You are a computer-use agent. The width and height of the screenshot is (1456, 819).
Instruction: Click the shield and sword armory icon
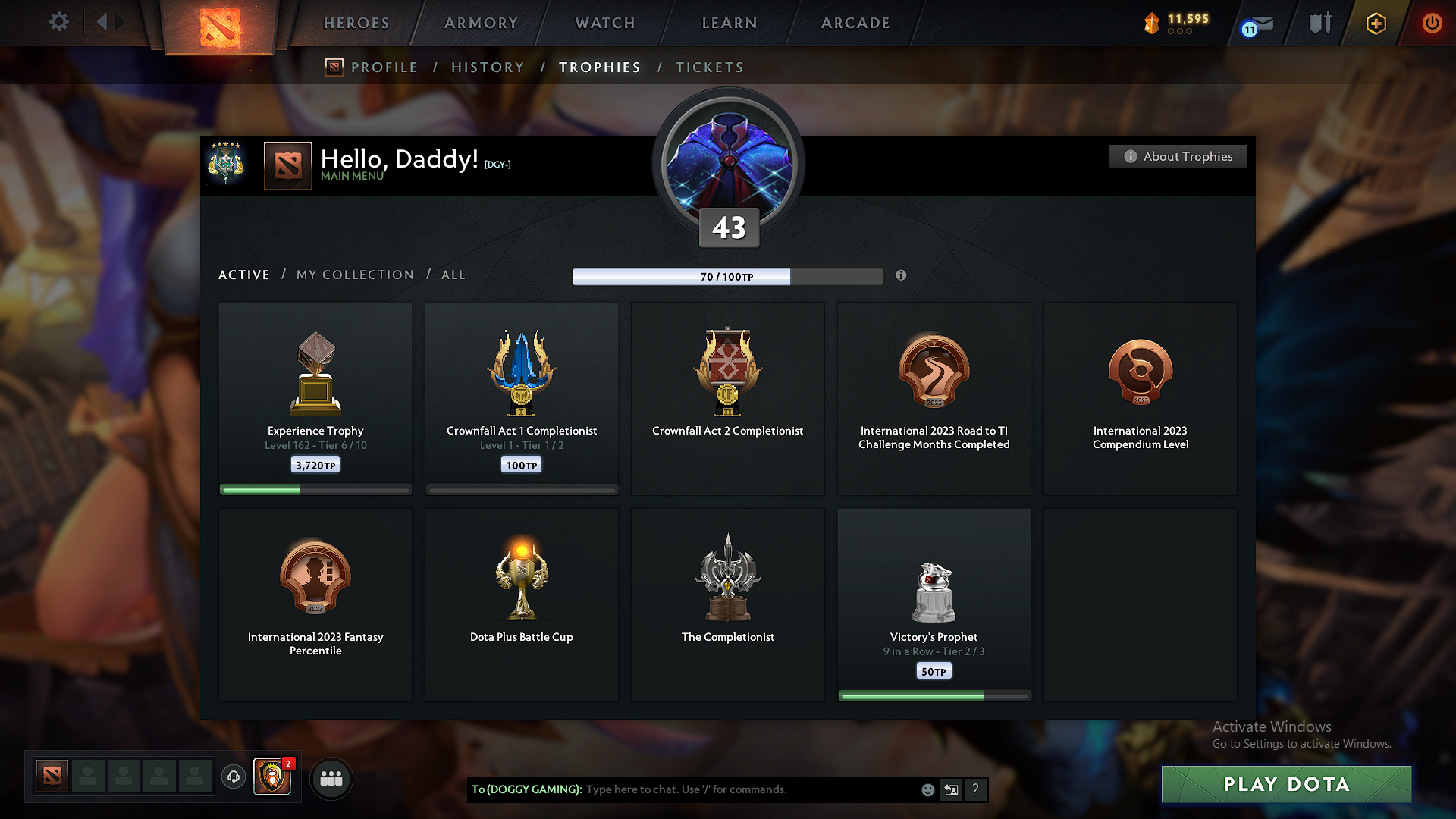click(x=1318, y=23)
